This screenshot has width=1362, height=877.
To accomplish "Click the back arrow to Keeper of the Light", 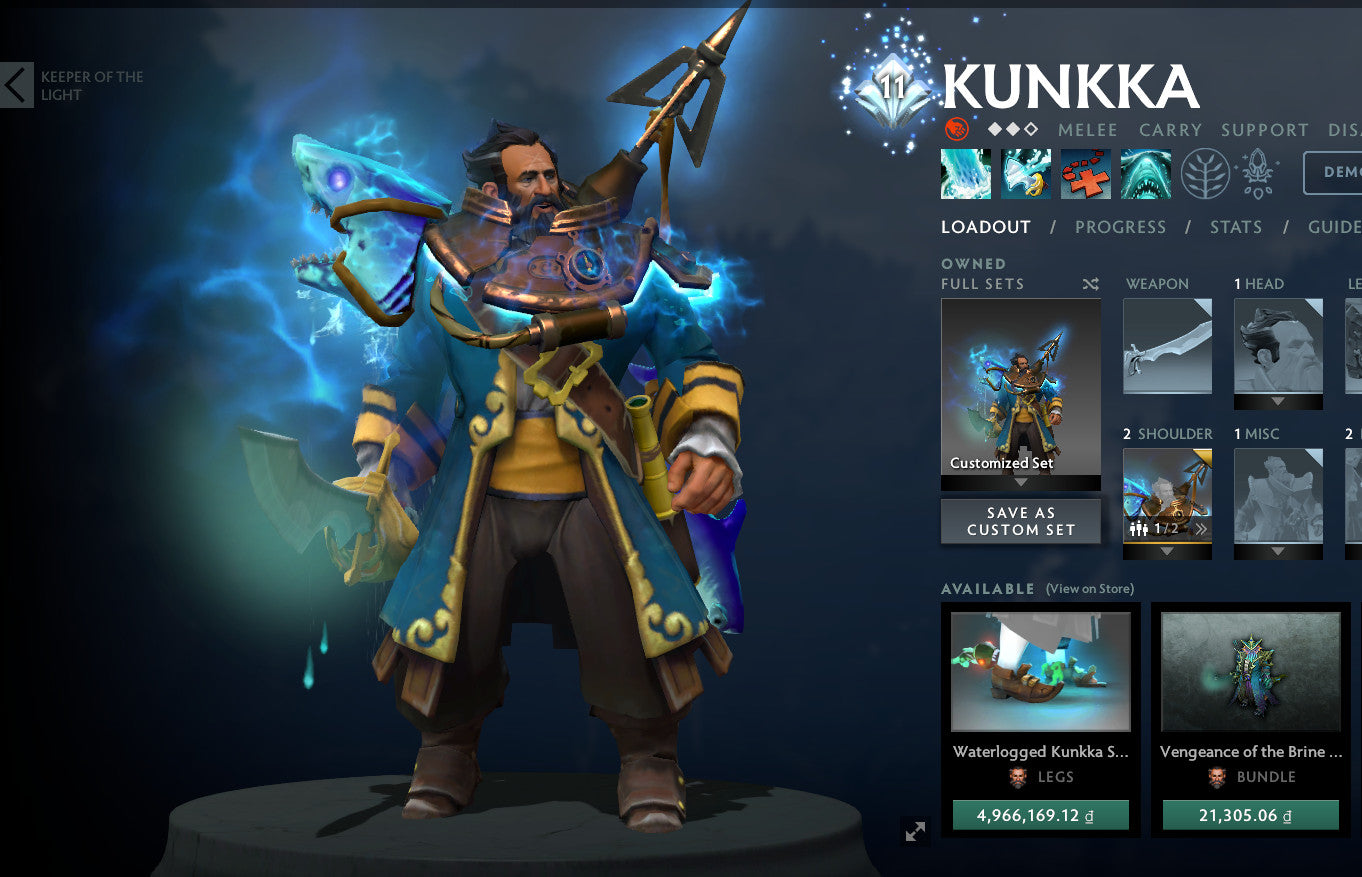I will click(x=14, y=85).
